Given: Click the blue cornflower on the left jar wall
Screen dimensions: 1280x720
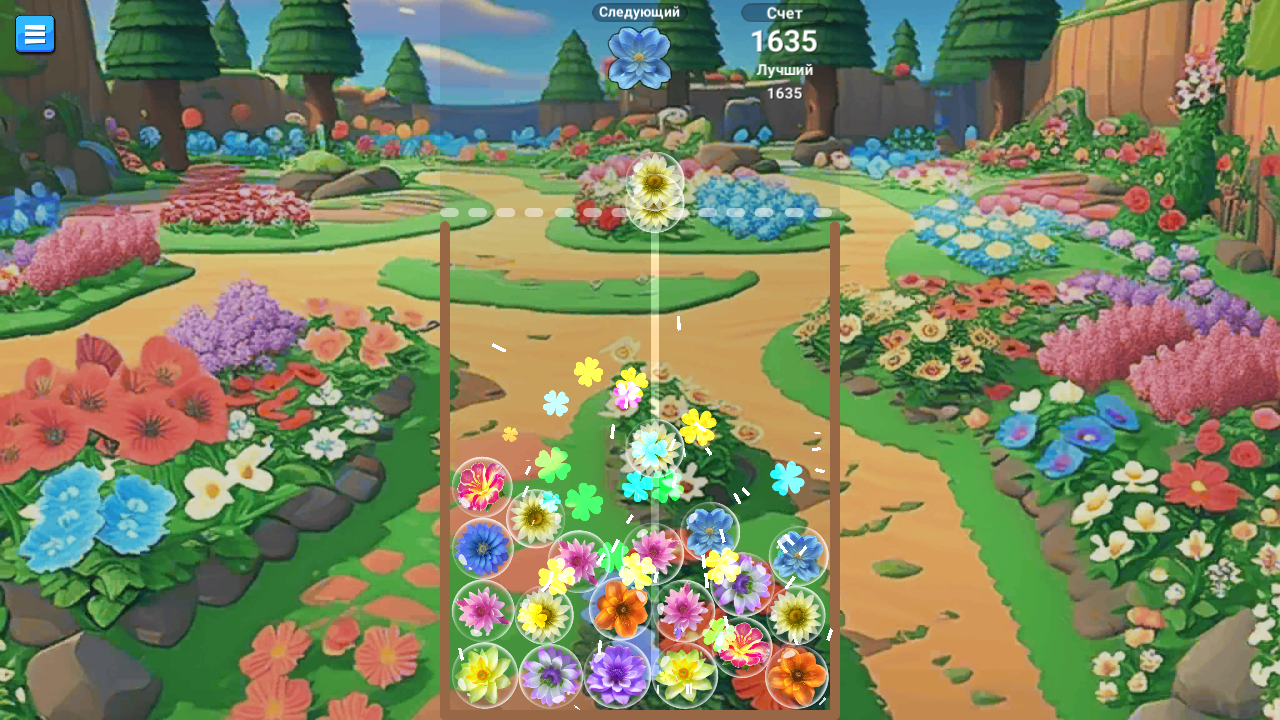Looking at the screenshot, I should coord(481,547).
